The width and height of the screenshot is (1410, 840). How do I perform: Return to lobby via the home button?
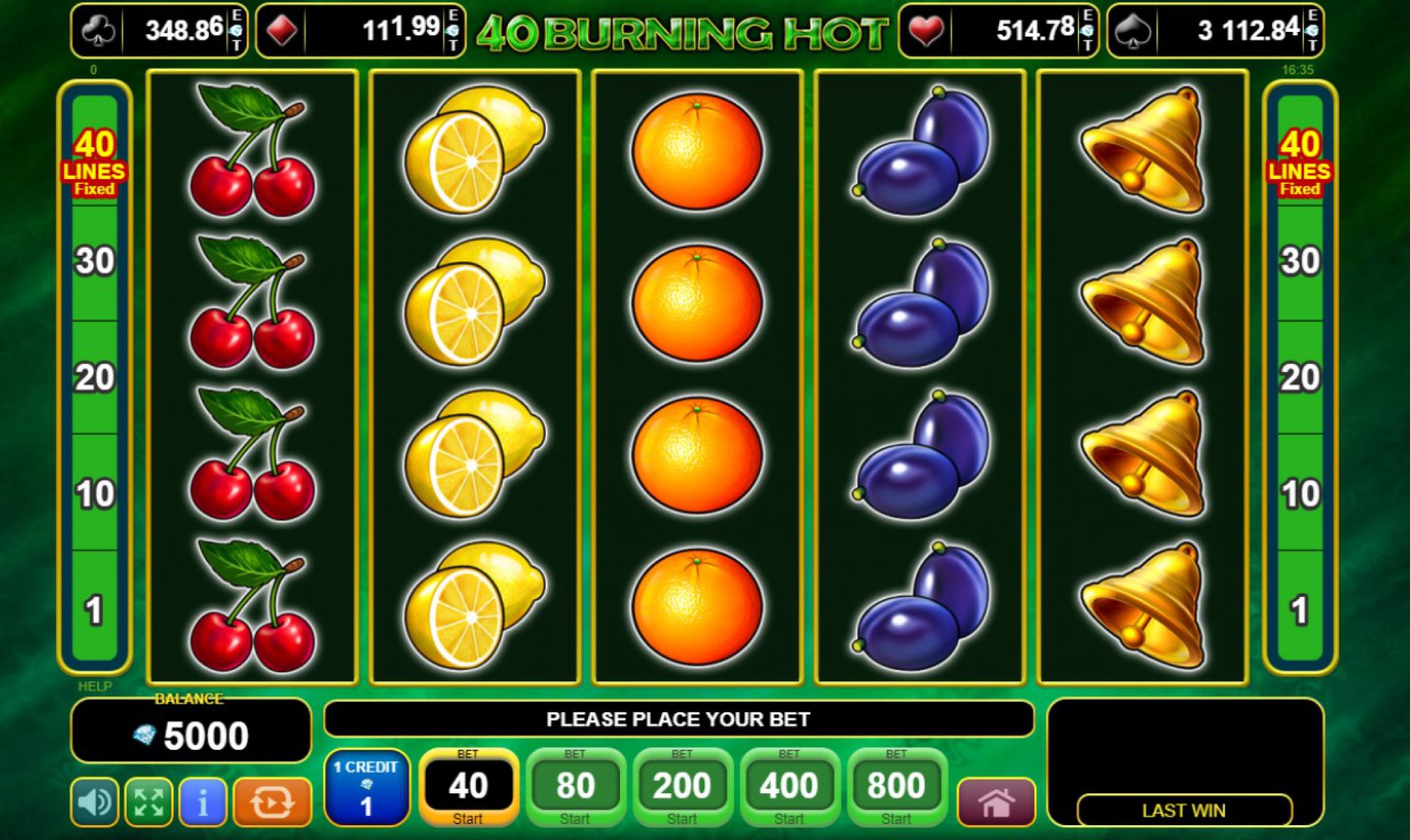996,802
